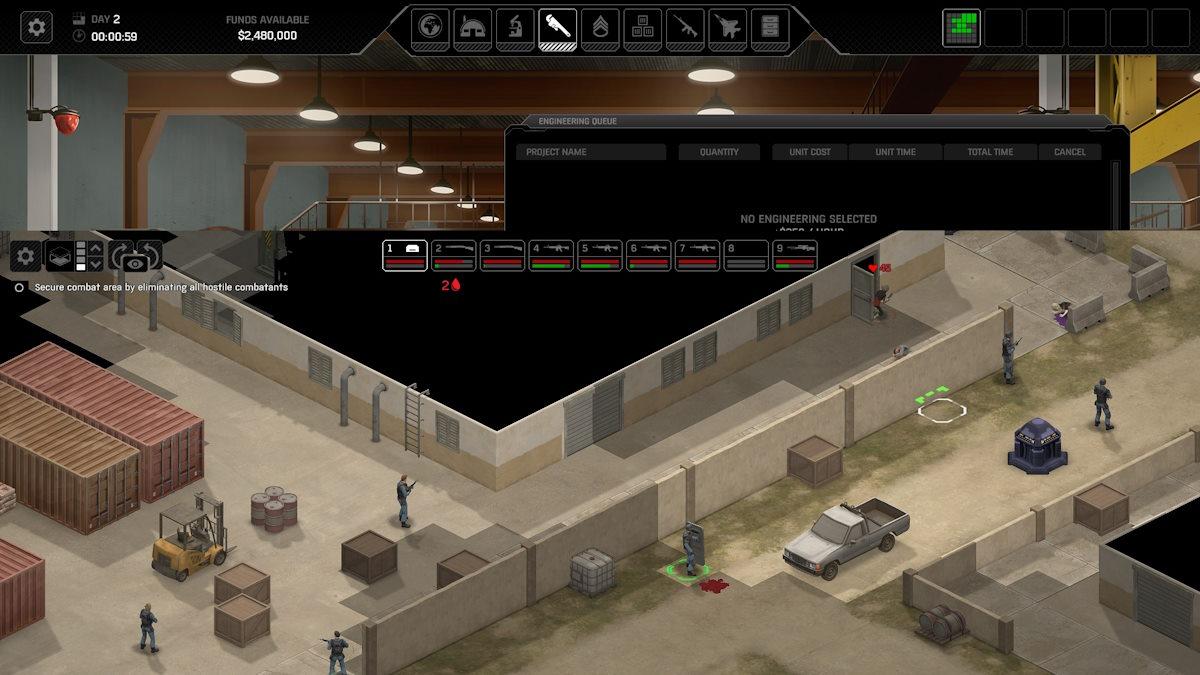Open the globe geoscape screen
This screenshot has height=675, width=1200.
(x=430, y=27)
